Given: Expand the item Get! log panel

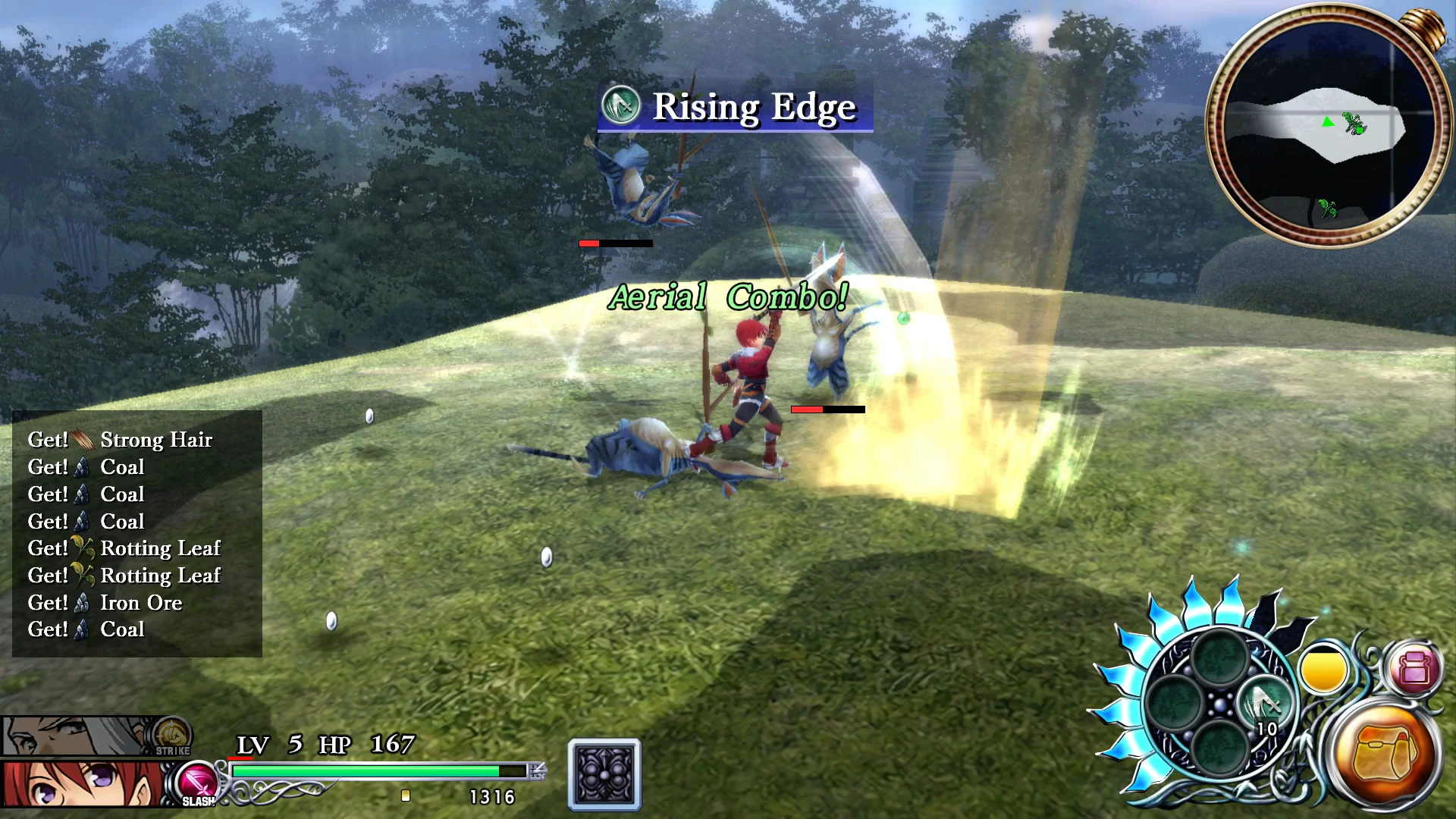Looking at the screenshot, I should [x=136, y=535].
